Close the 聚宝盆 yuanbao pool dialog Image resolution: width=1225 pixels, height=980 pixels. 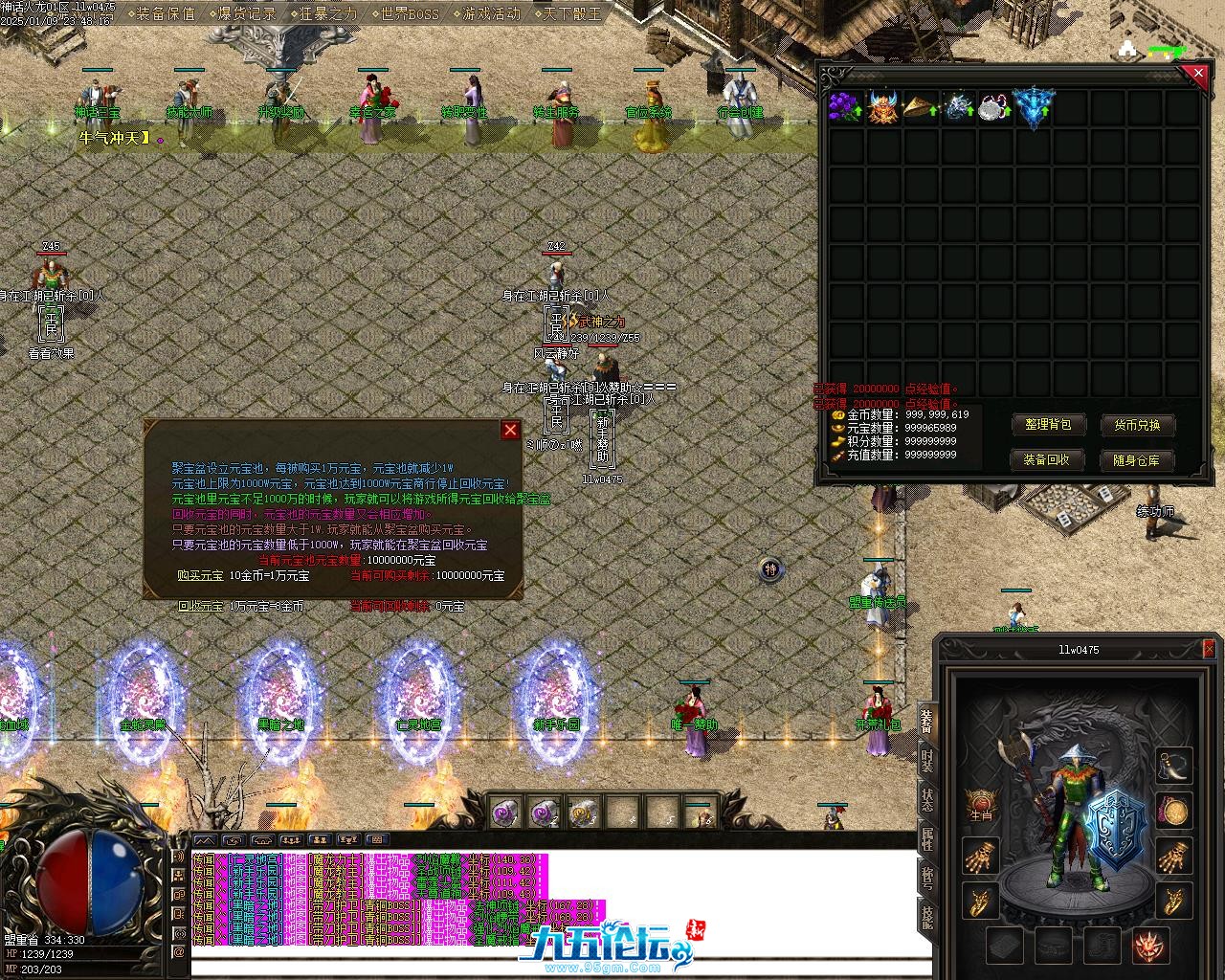[x=511, y=431]
